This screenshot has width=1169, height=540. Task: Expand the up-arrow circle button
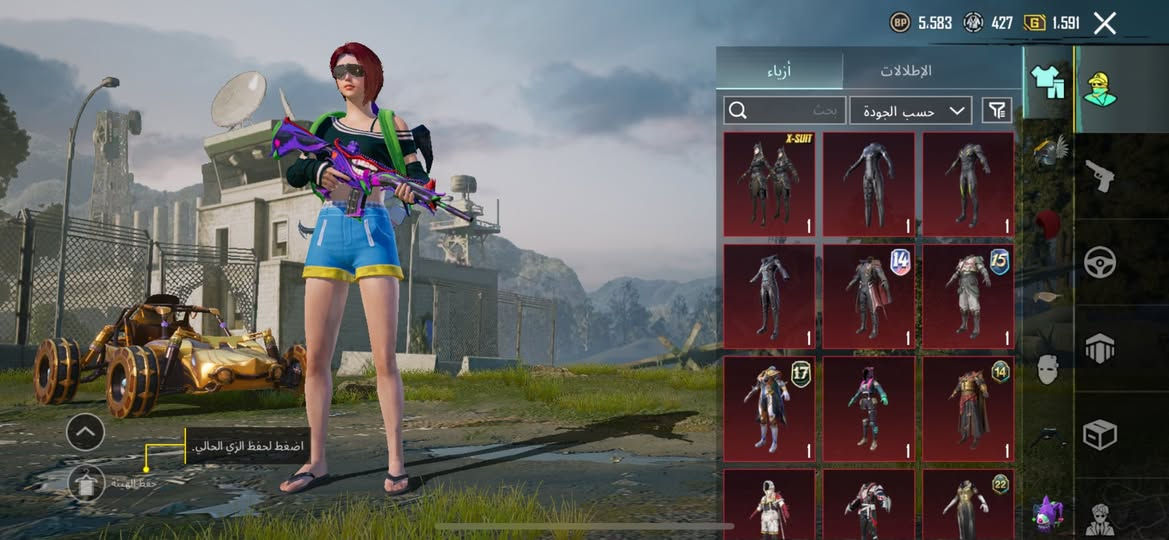[85, 432]
